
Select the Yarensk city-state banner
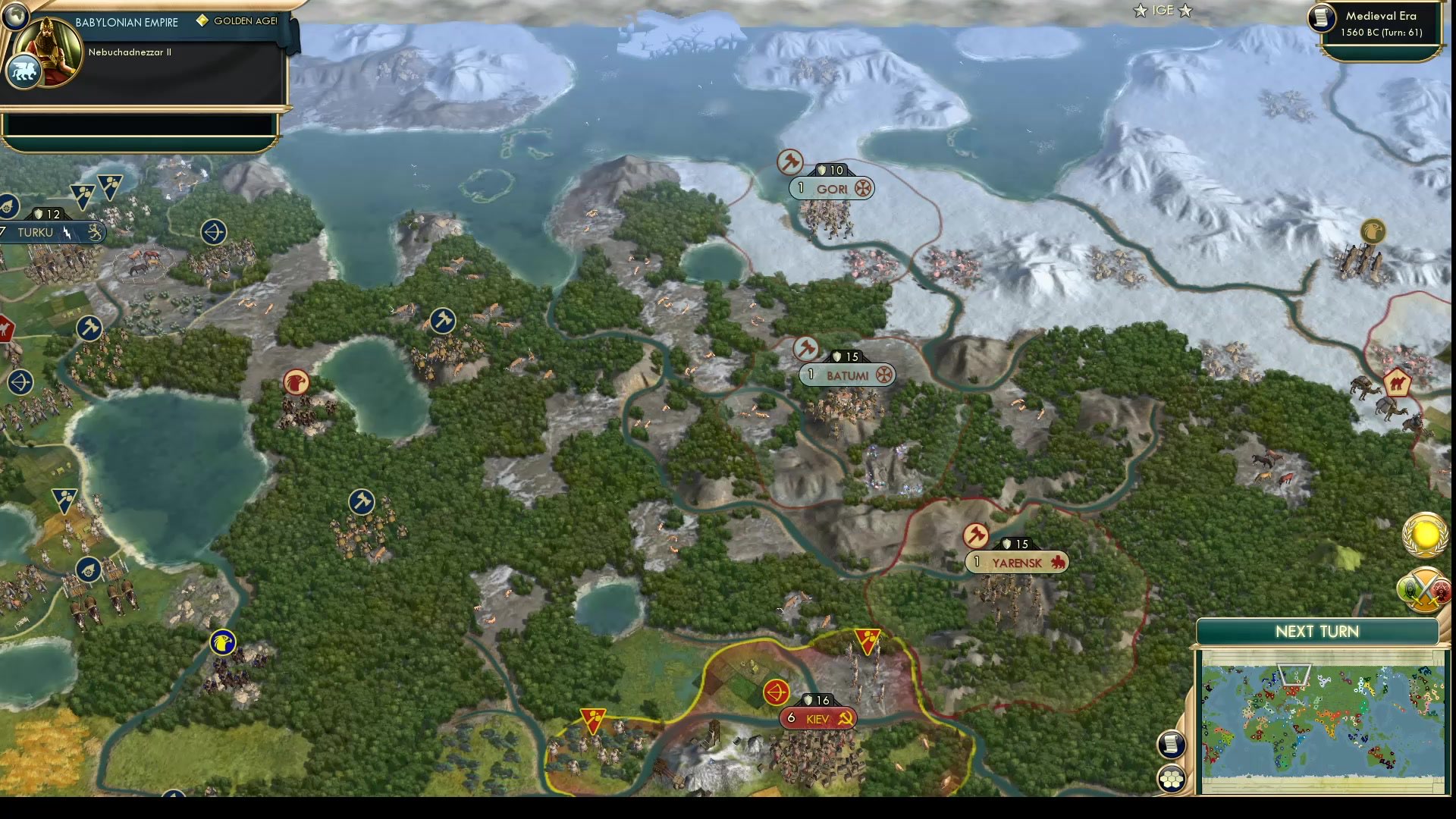point(1016,562)
